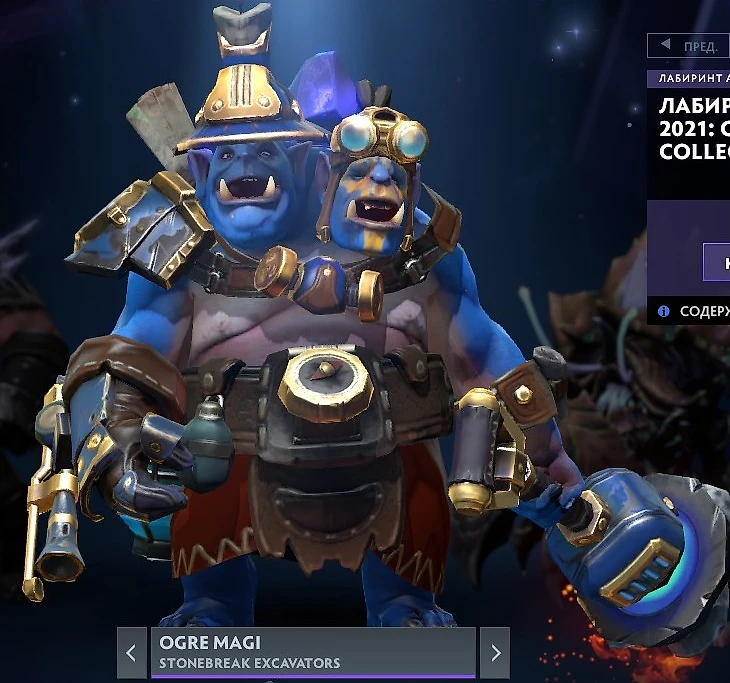
Task: Select the Ogre Magi Stonebreak Excavators label
Action: 313,652
